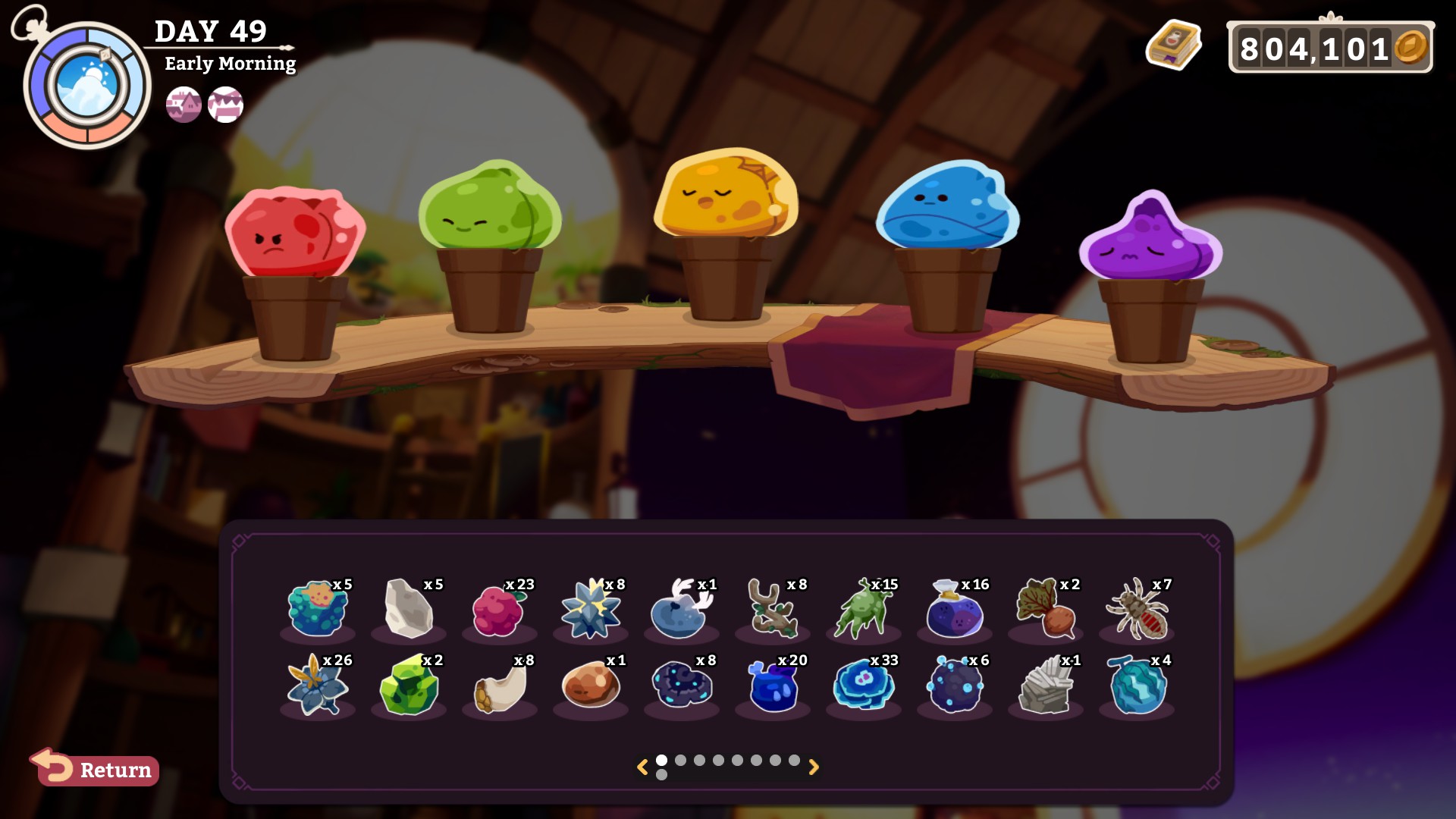Choose the blue rose ingredient x33
The width and height of the screenshot is (1456, 819).
point(864,686)
